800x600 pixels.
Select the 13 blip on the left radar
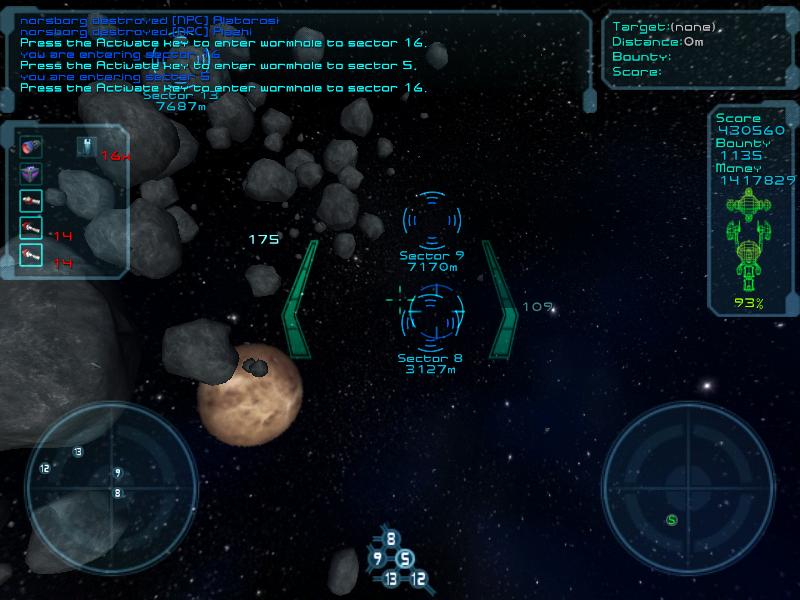[78, 452]
